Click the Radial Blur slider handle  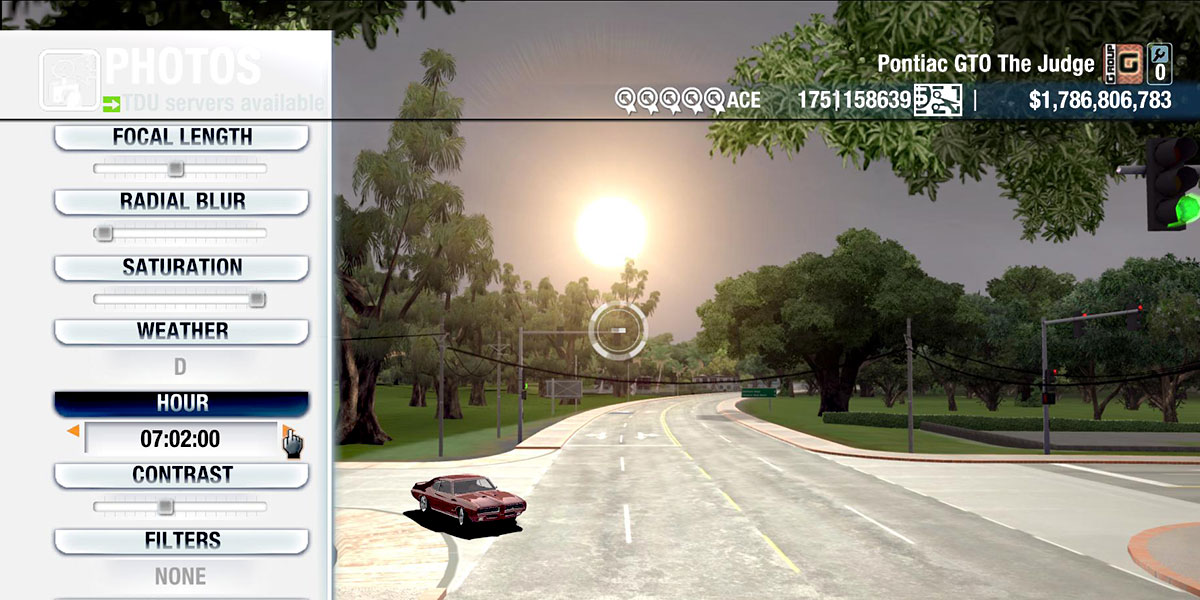tap(102, 233)
